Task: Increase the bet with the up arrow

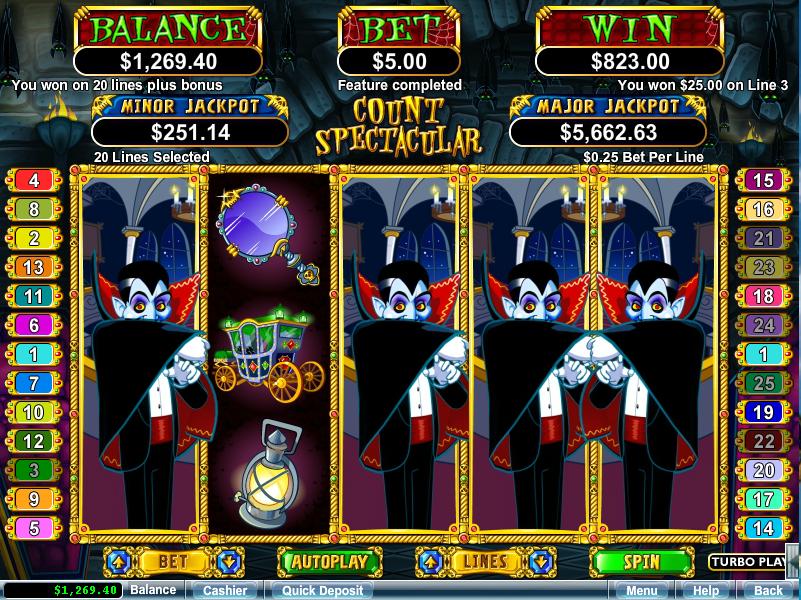Action: coord(115,561)
